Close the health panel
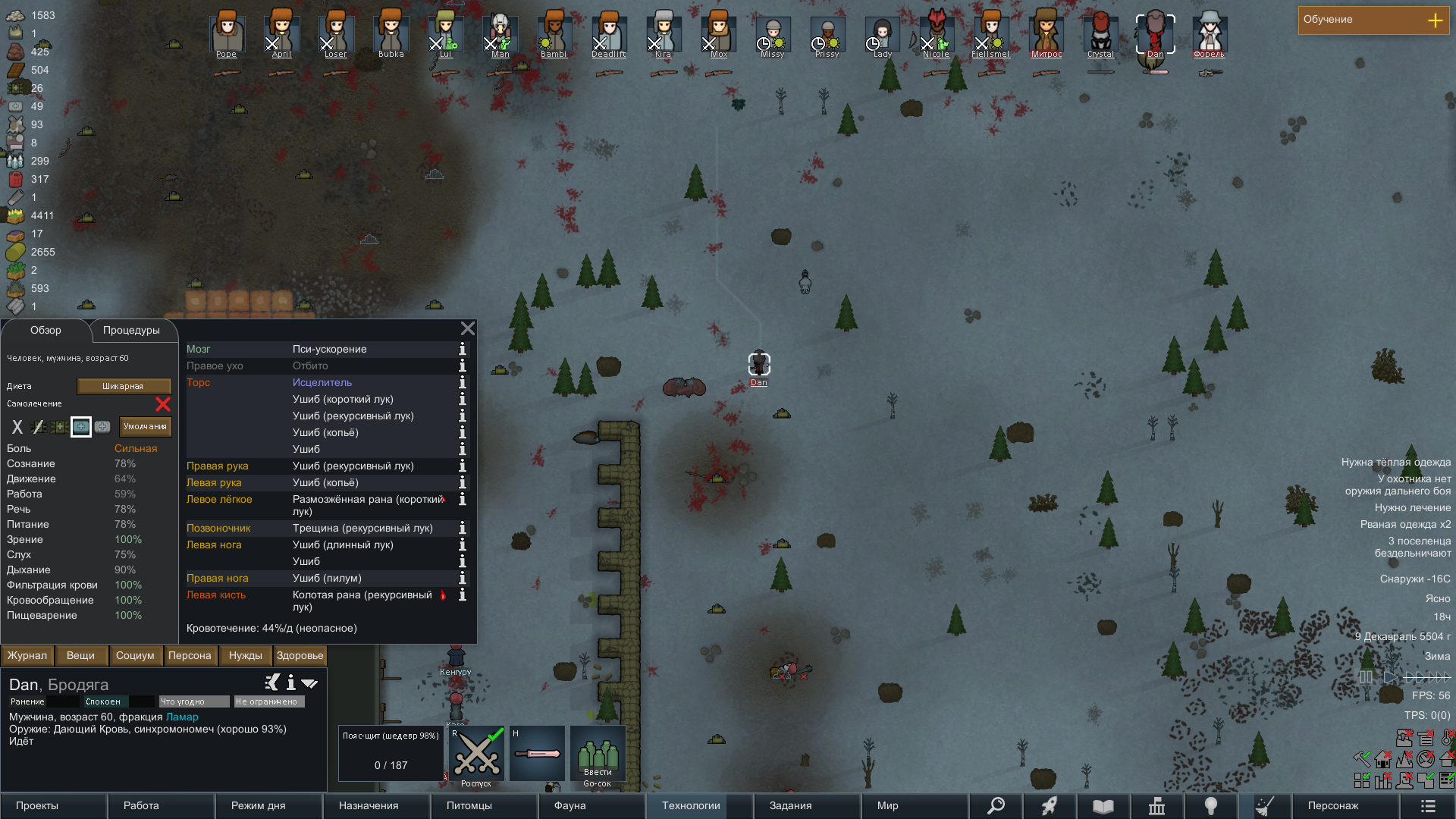 click(x=468, y=328)
